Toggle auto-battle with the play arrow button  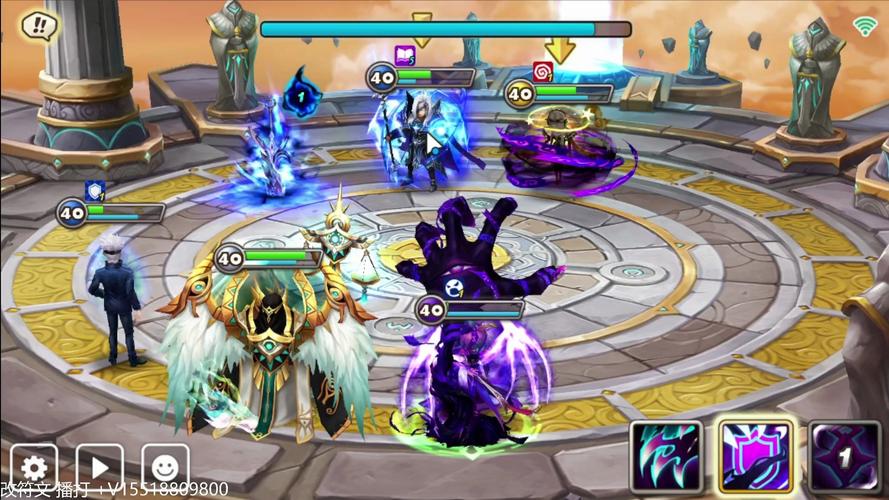click(100, 467)
